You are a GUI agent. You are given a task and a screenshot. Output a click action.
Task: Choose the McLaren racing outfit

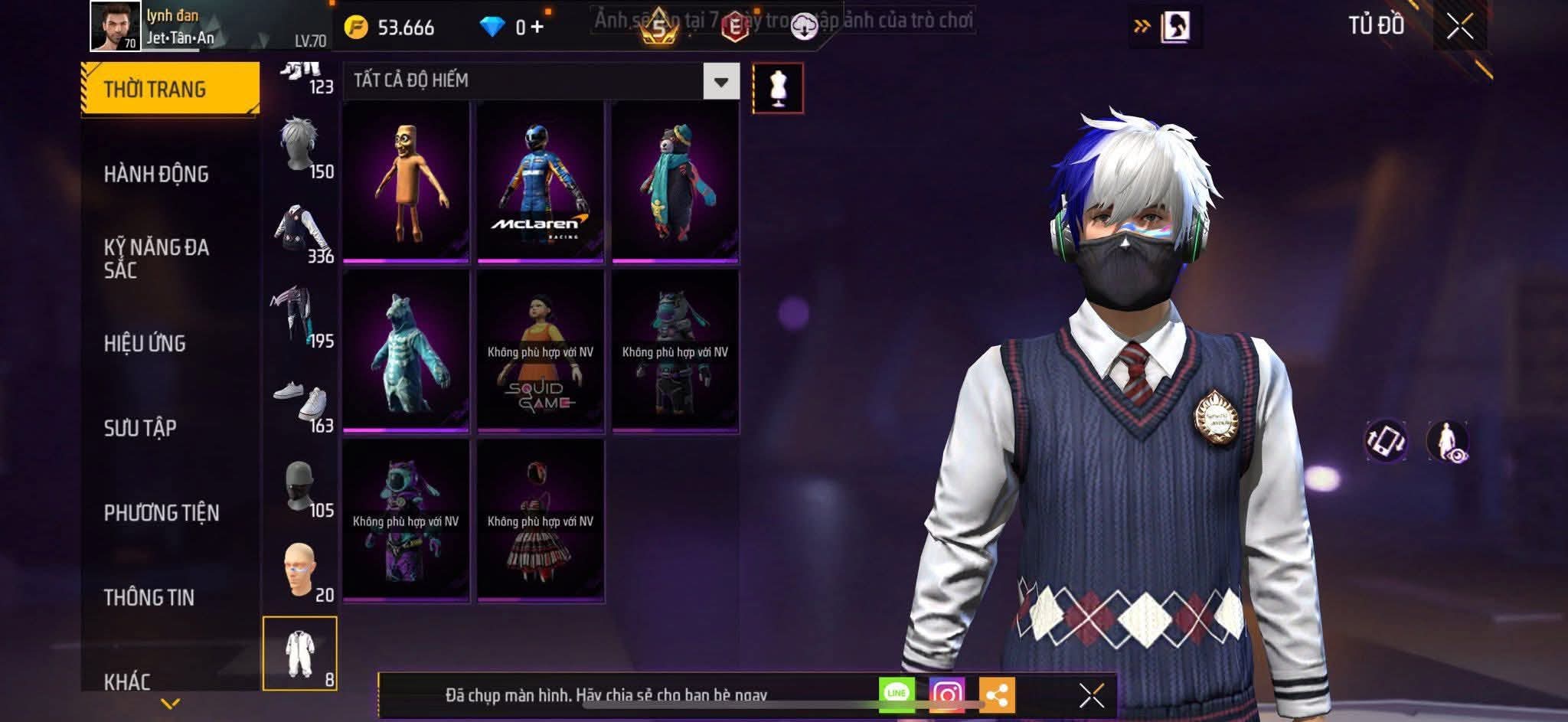click(541, 182)
